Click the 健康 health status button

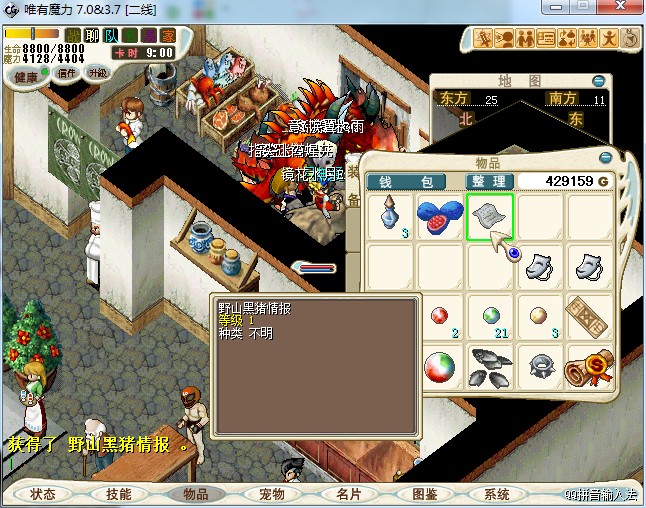coord(27,77)
